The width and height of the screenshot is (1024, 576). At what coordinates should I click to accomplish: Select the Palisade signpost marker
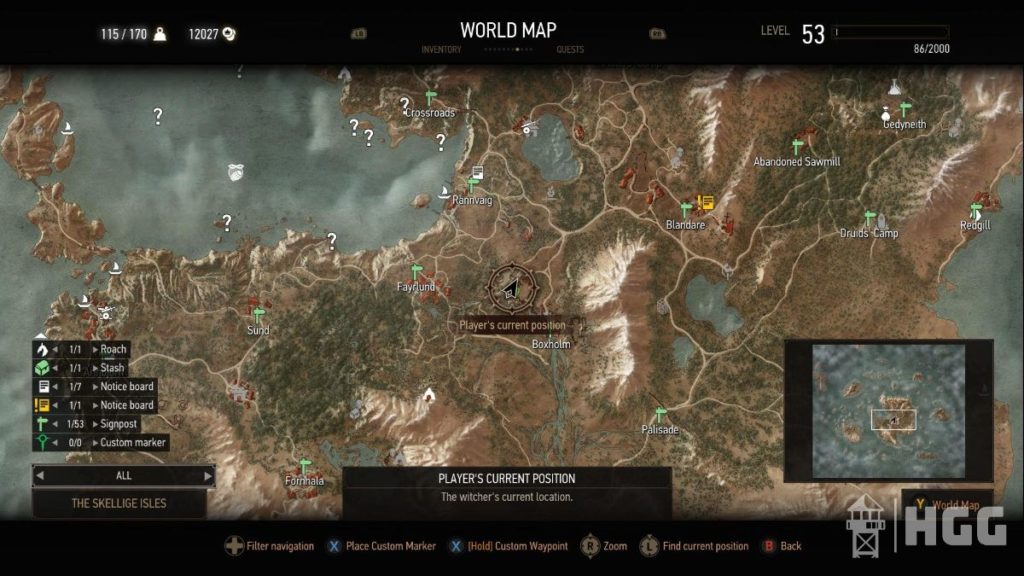659,415
